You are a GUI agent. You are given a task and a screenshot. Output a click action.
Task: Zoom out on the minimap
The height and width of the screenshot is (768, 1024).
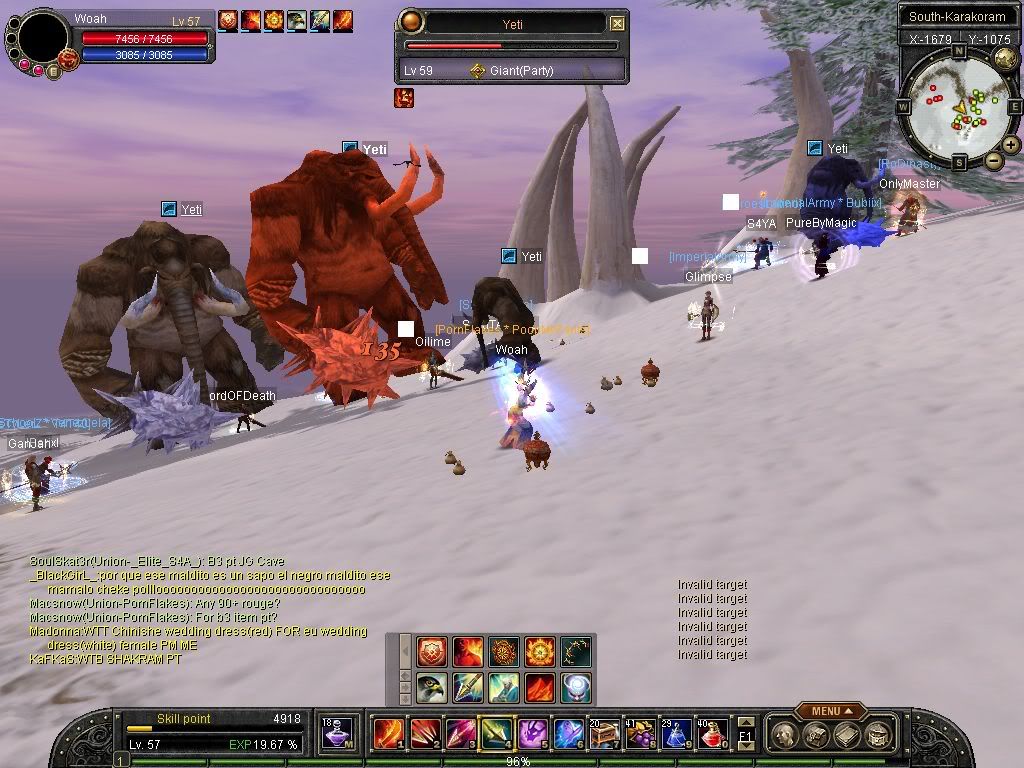(x=993, y=160)
